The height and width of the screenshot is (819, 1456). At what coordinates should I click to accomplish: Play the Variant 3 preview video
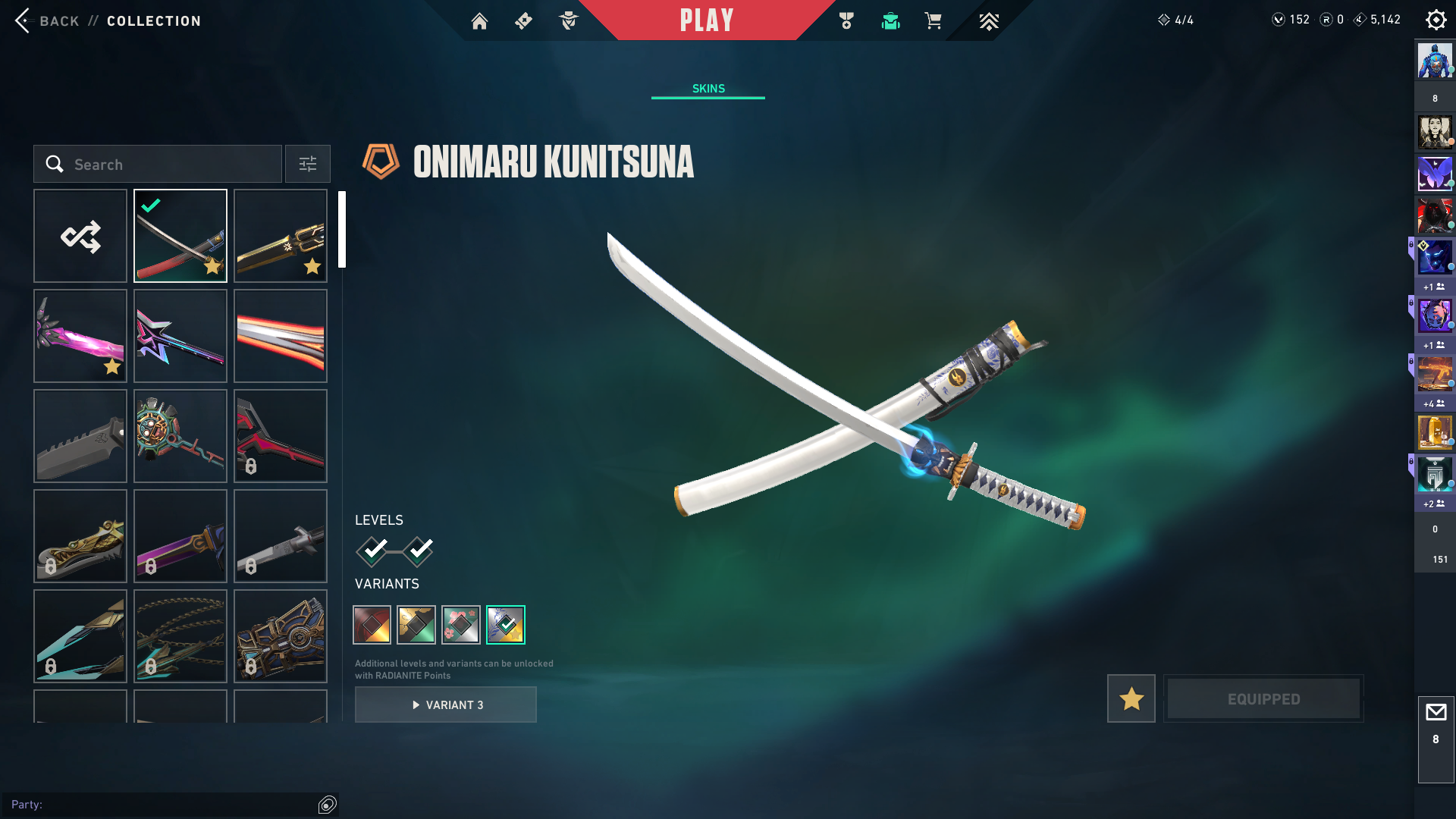tap(446, 704)
